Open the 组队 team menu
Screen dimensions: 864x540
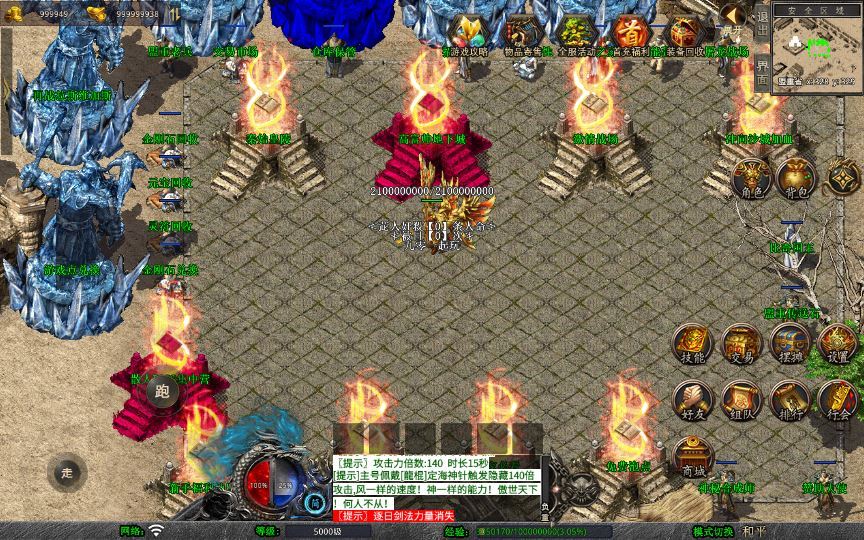[x=741, y=400]
